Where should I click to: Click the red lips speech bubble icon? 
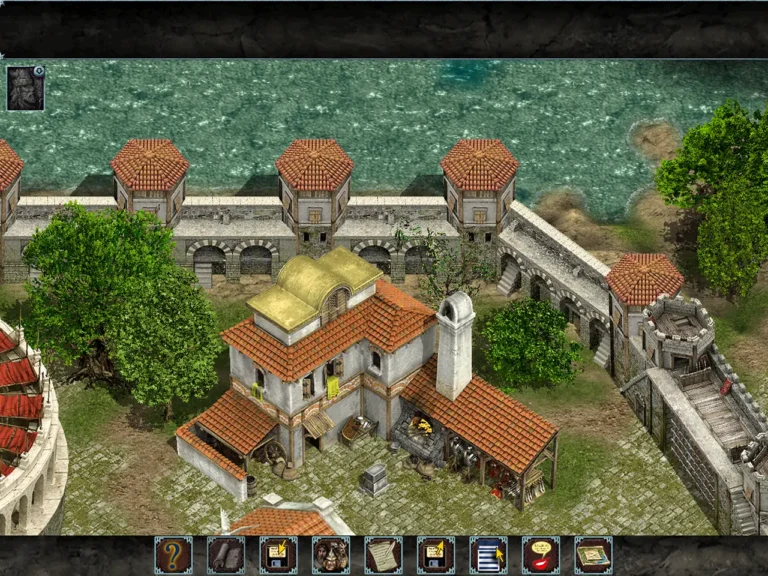click(x=541, y=555)
